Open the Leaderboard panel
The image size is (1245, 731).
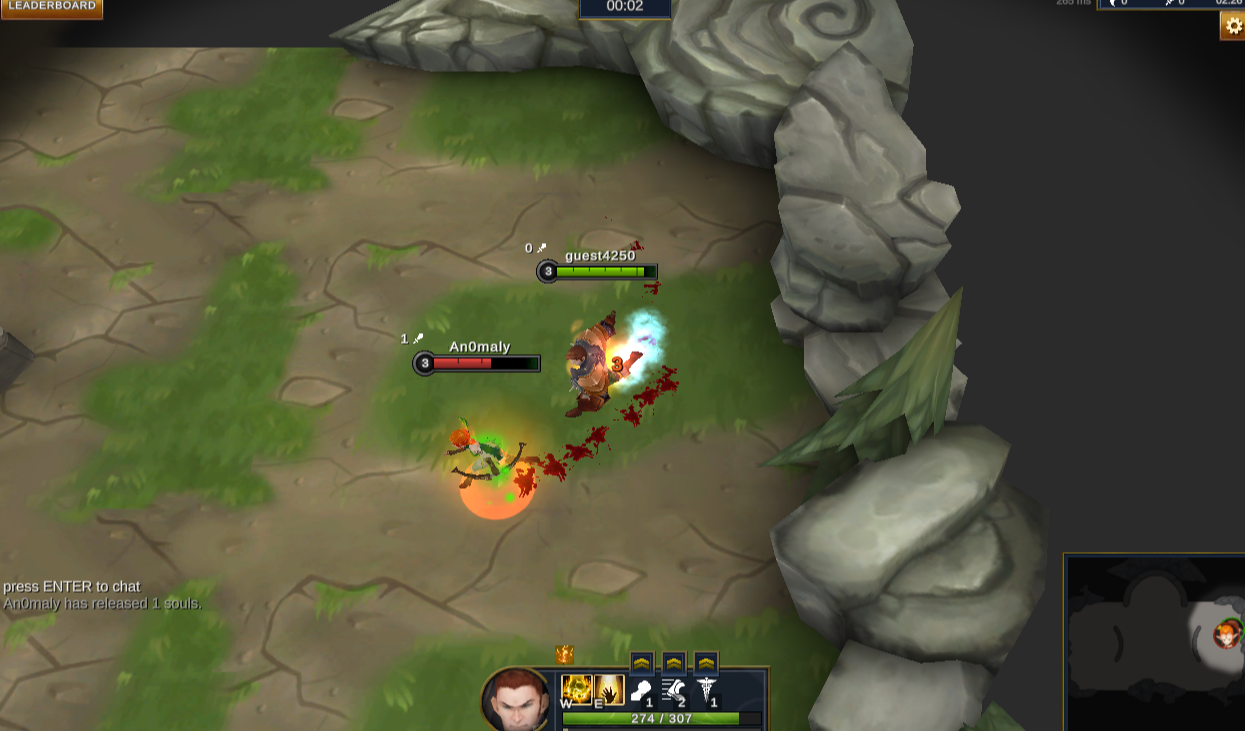coord(51,7)
